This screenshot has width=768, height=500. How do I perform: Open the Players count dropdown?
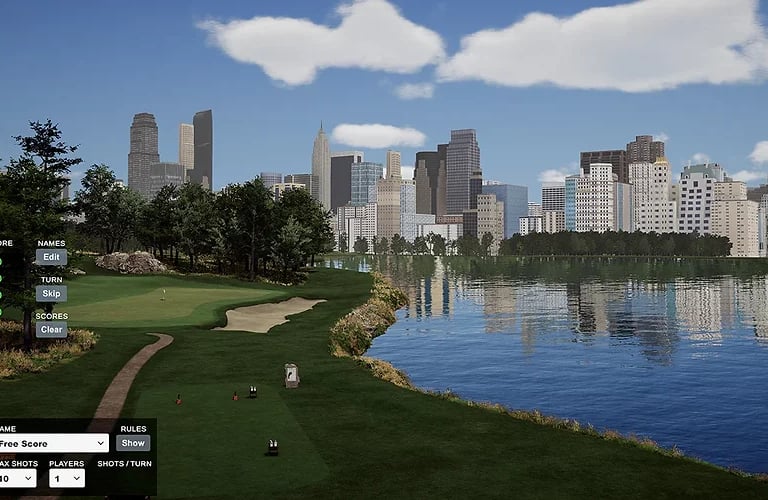click(67, 478)
